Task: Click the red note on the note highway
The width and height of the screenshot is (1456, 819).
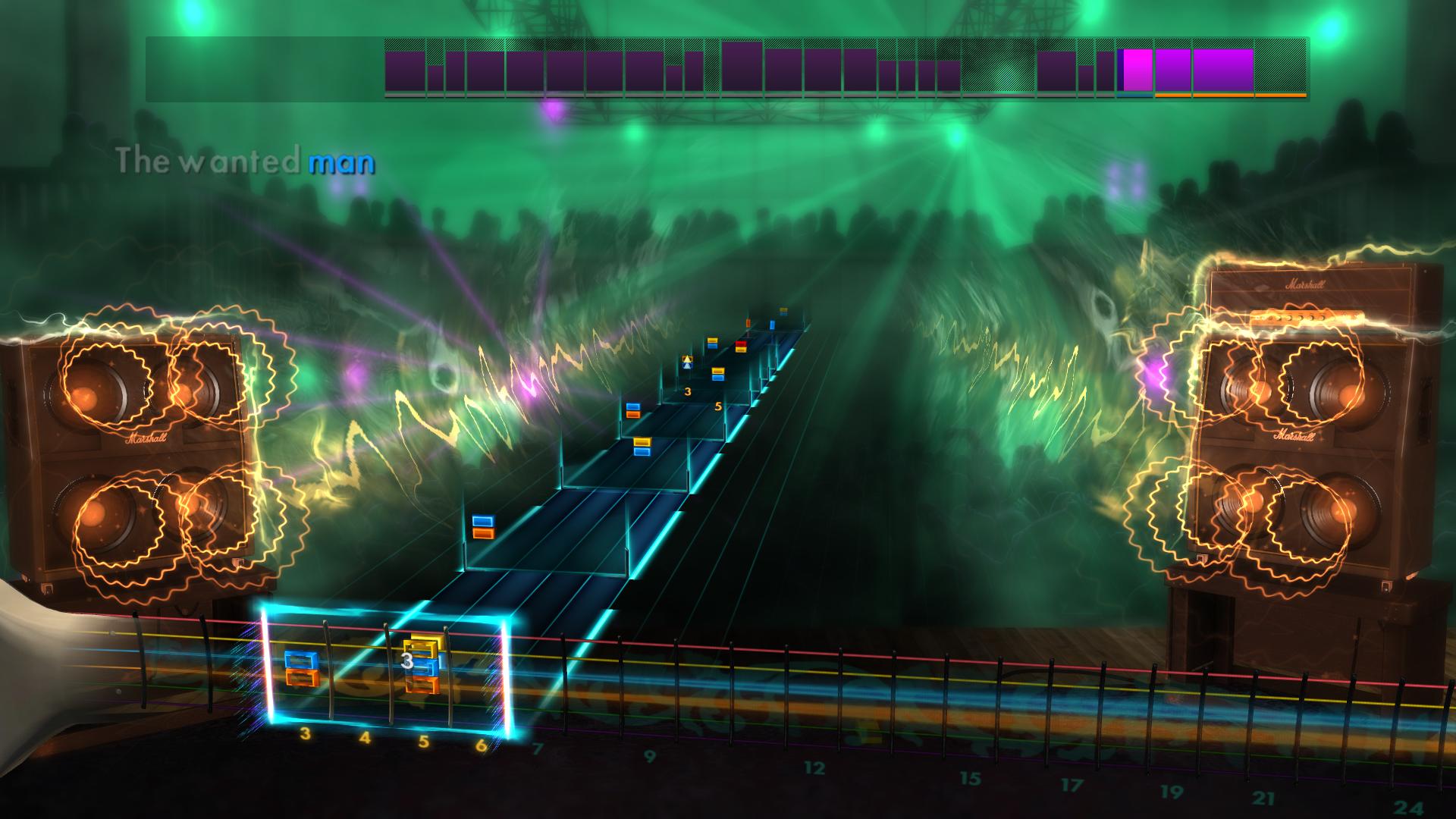Action: click(742, 343)
